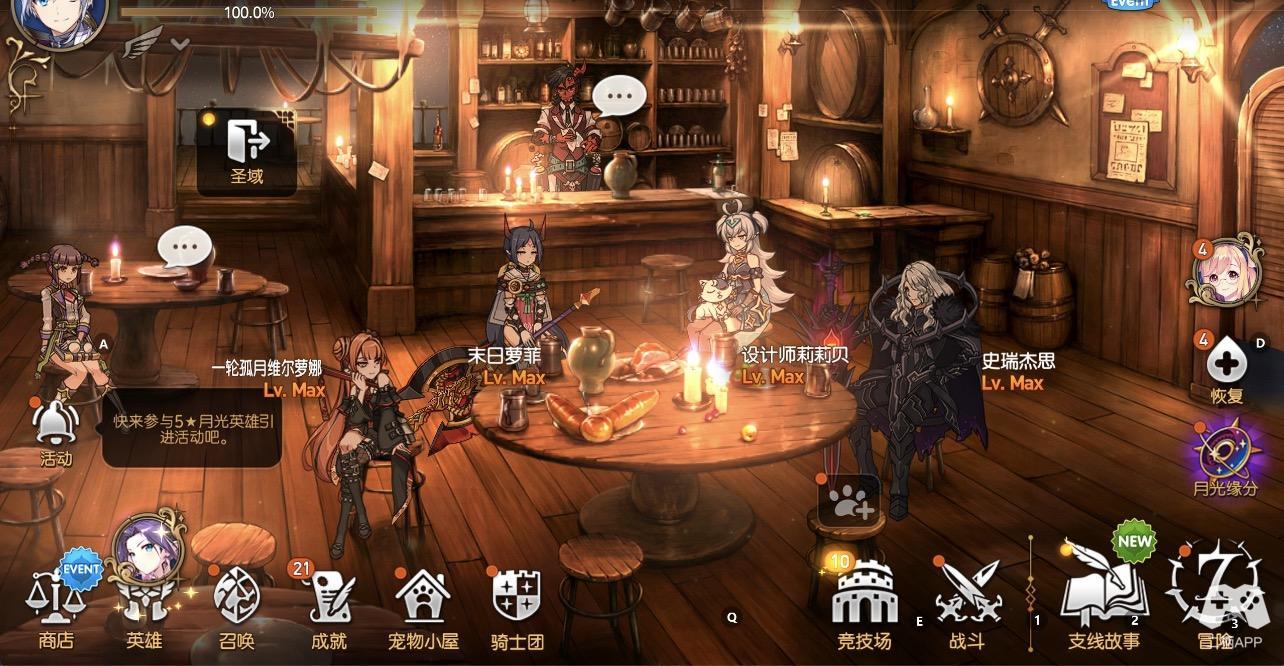The height and width of the screenshot is (666, 1284).
Task: Enter the 圣域 sanctuary
Action: pyautogui.click(x=247, y=153)
